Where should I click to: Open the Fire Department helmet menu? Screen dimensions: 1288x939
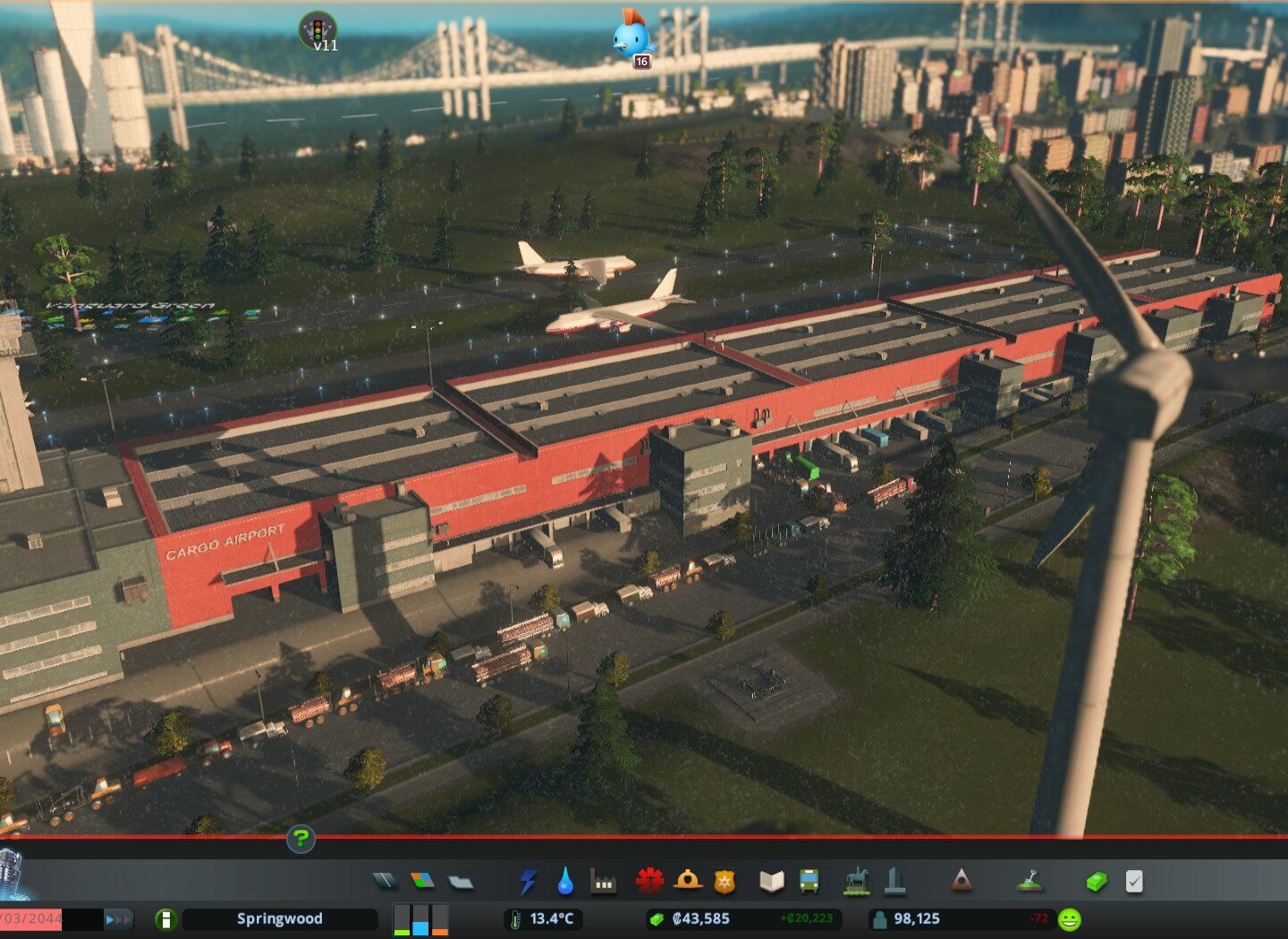[687, 882]
